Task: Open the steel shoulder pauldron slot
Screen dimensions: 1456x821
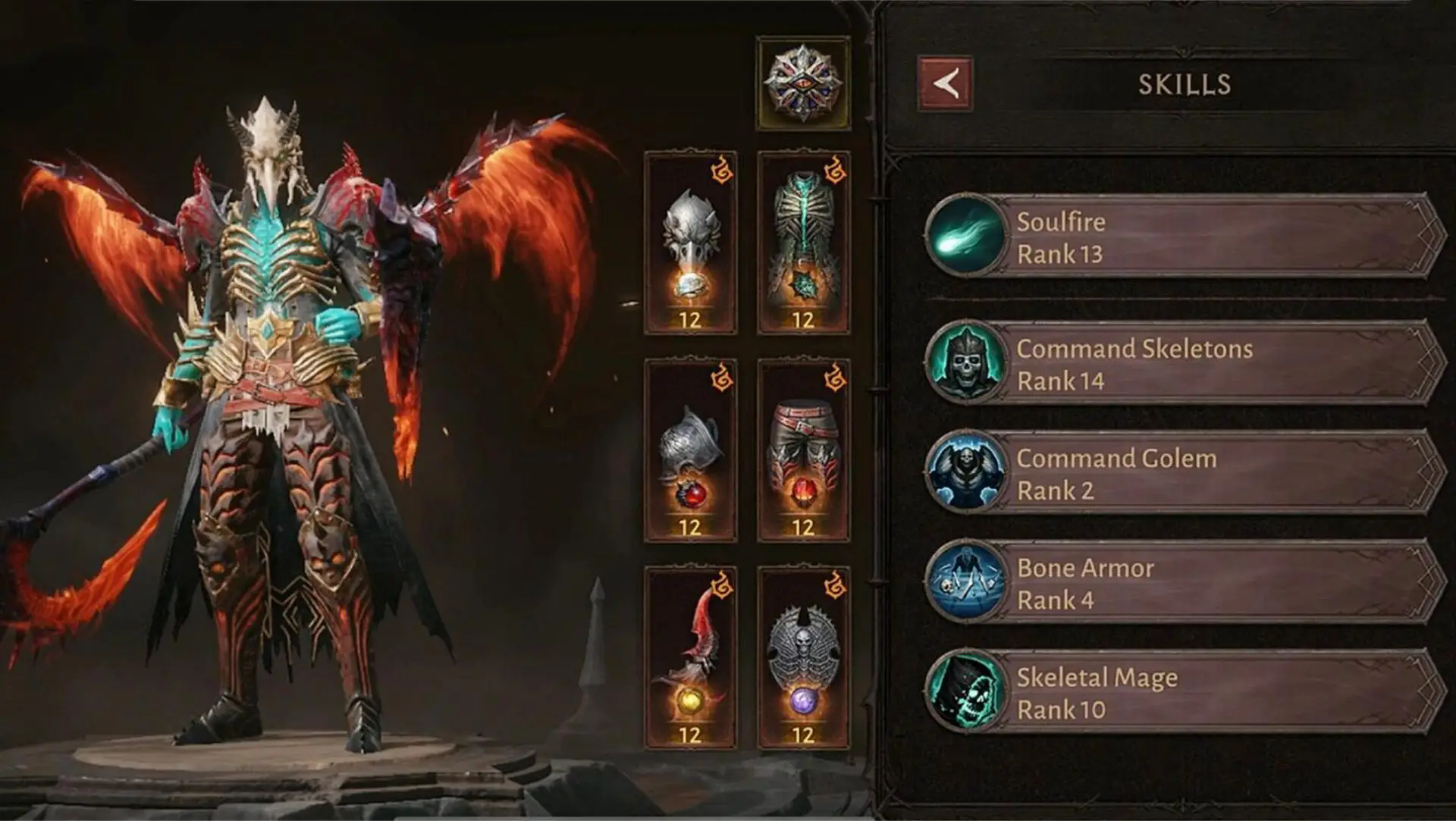Action: [690, 450]
